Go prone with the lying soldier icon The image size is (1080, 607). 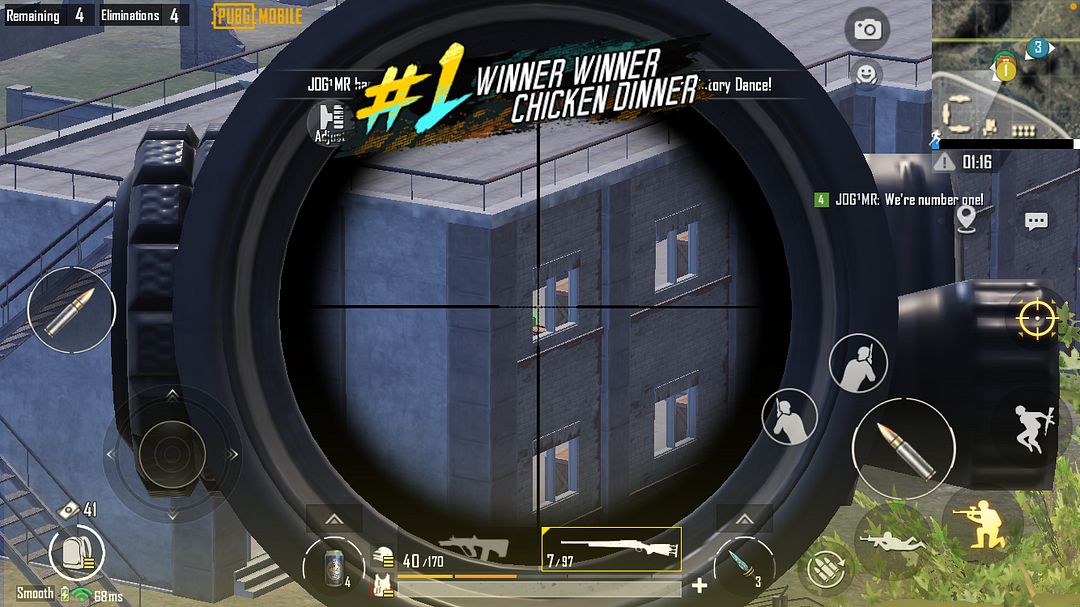(x=886, y=541)
